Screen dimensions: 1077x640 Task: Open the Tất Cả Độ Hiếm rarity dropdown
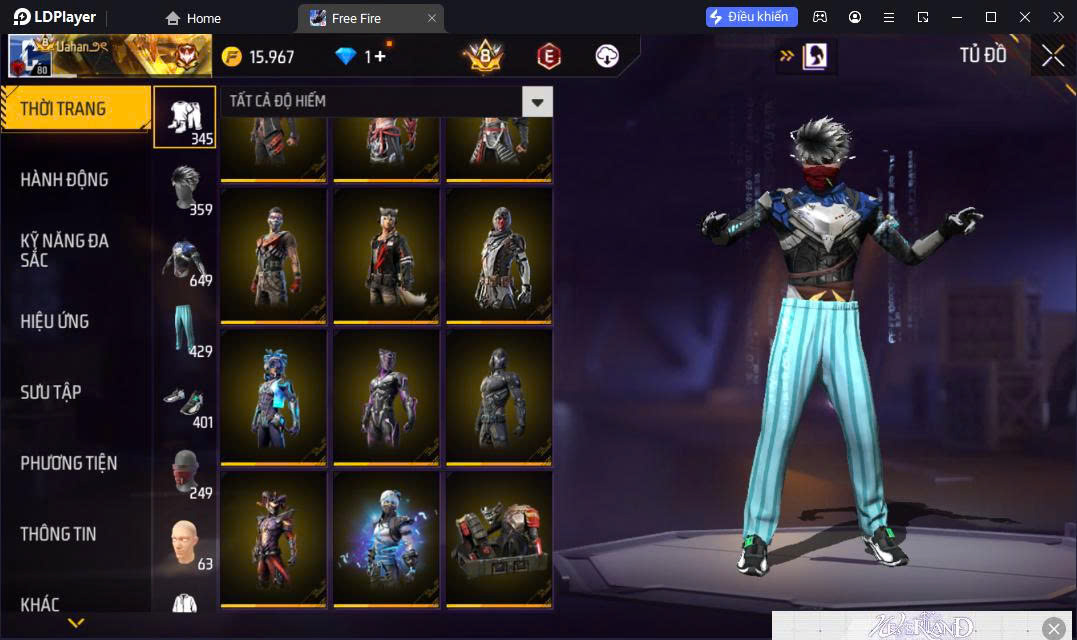(538, 101)
